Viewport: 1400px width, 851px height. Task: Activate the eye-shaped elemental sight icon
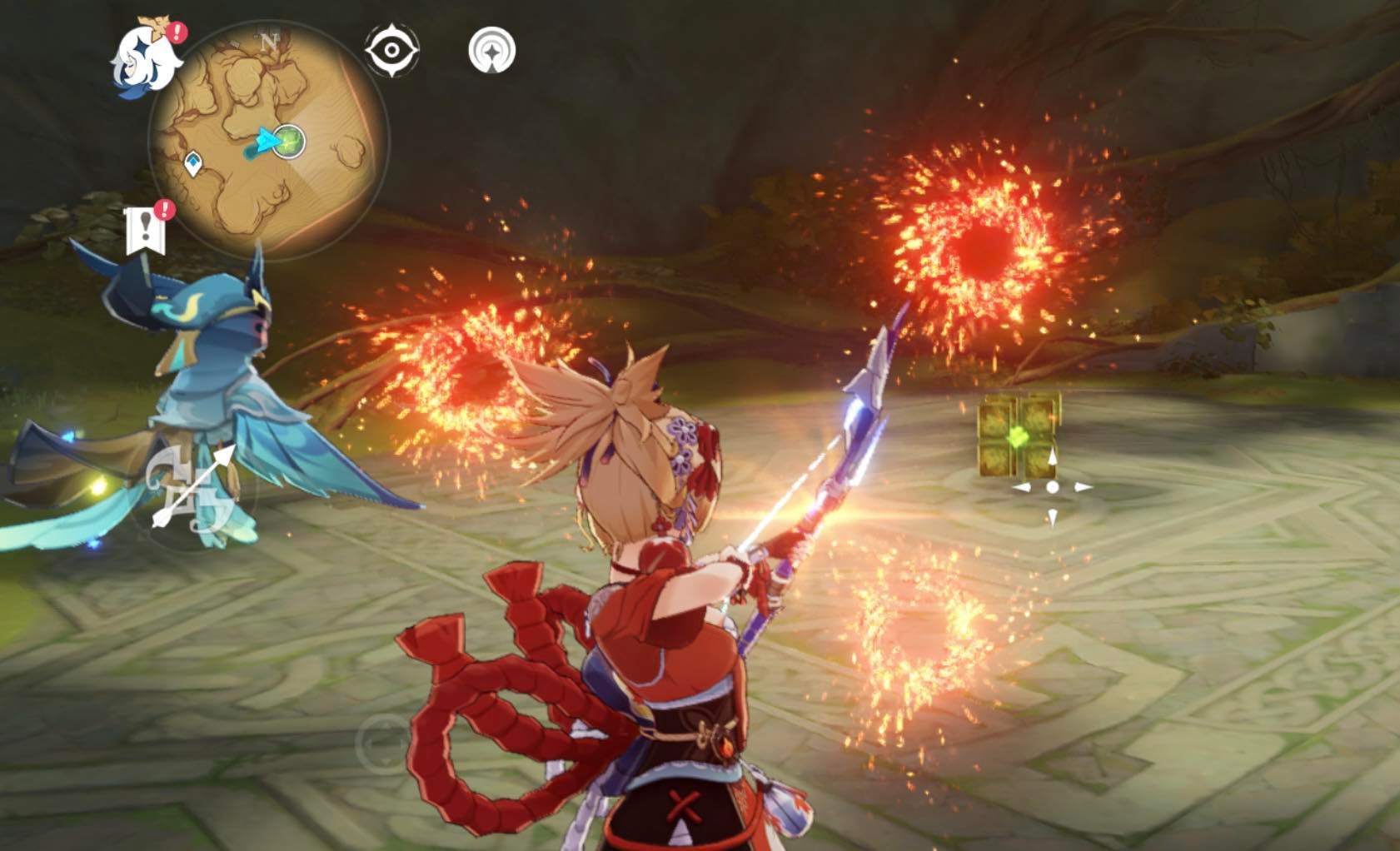tap(391, 50)
